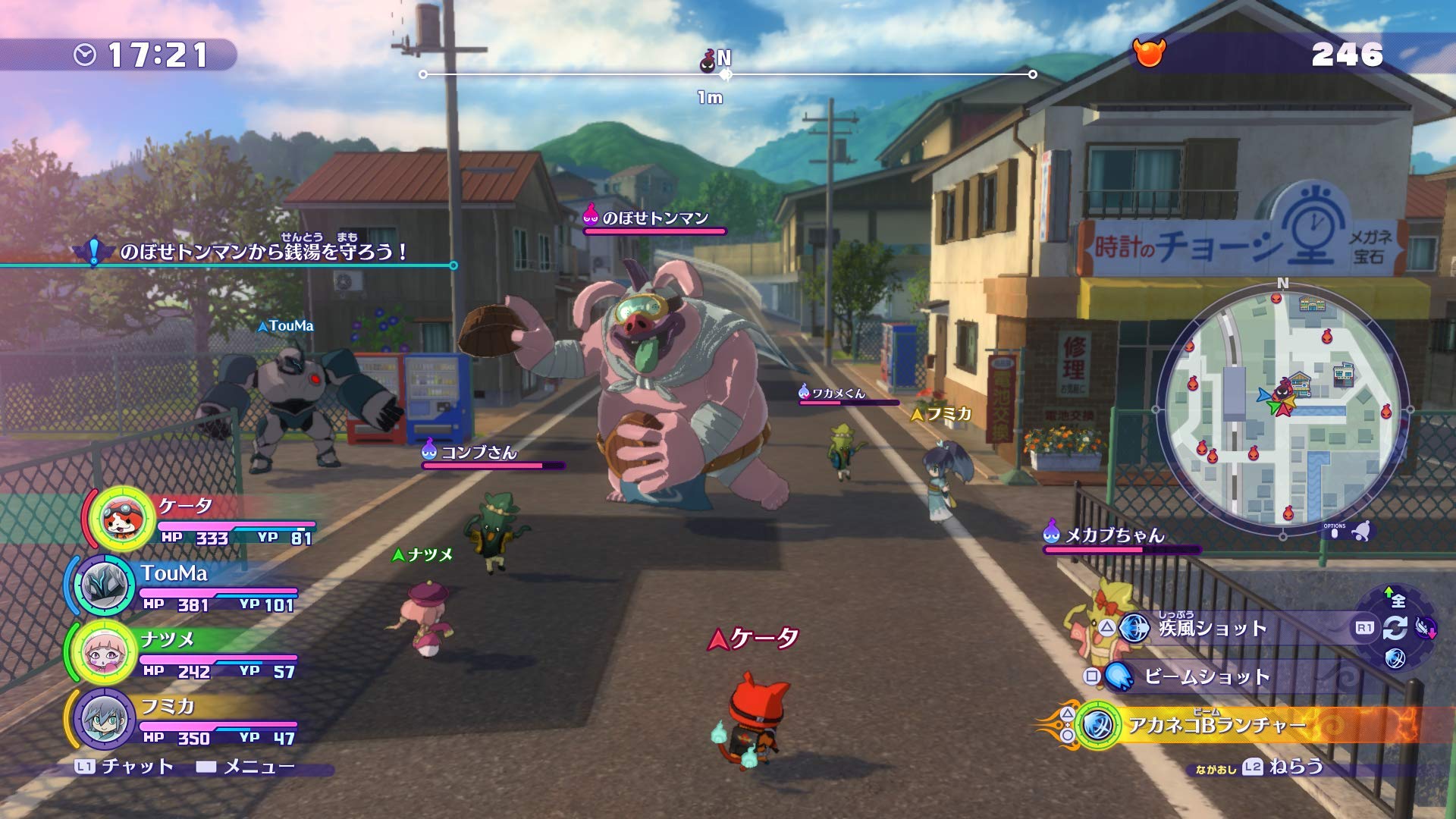Screen dimensions: 1456x819
Task: Toggle target cycling with the R1 refresh icon
Action: 1395,627
